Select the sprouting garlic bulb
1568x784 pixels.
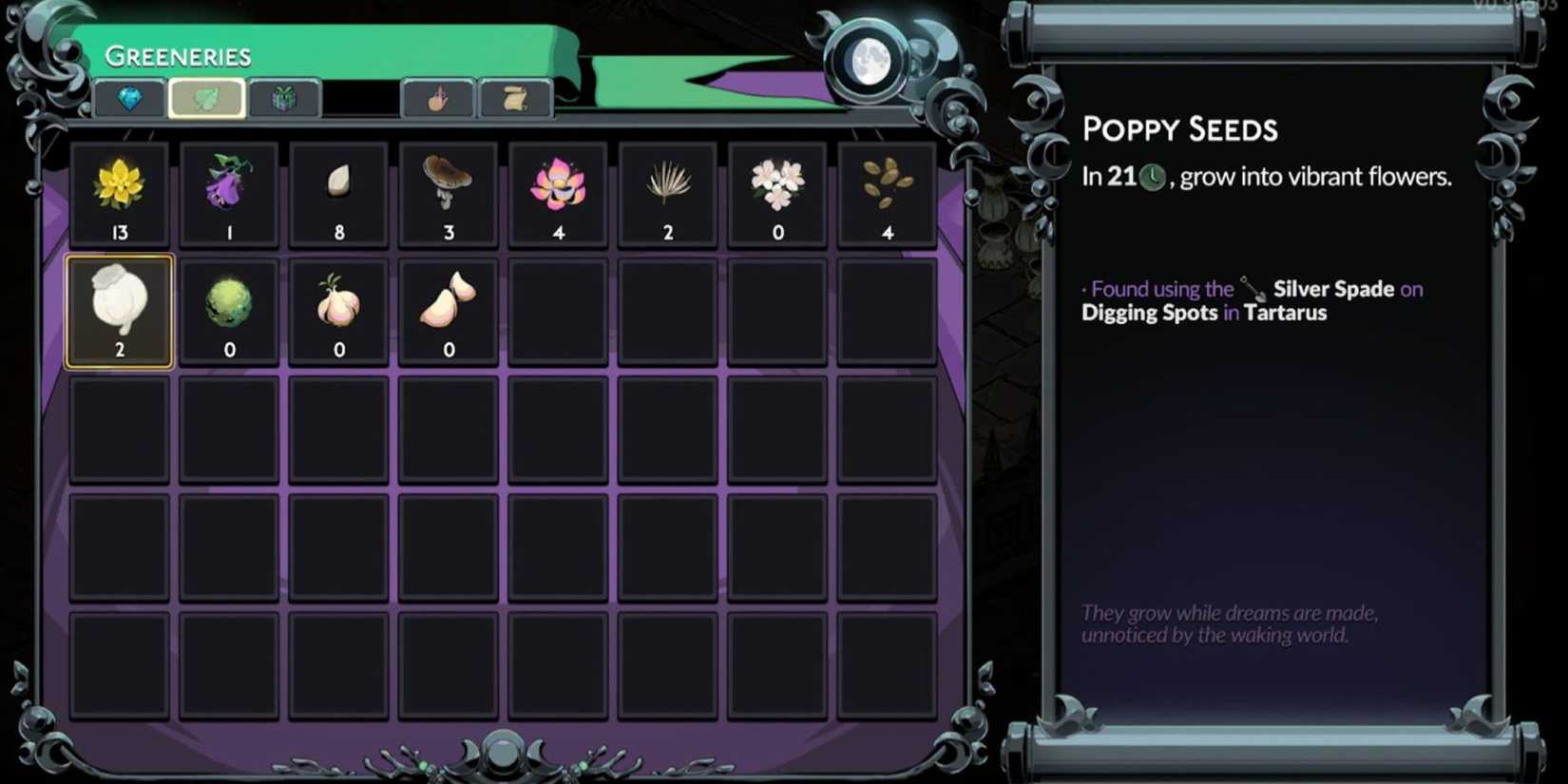click(x=338, y=310)
